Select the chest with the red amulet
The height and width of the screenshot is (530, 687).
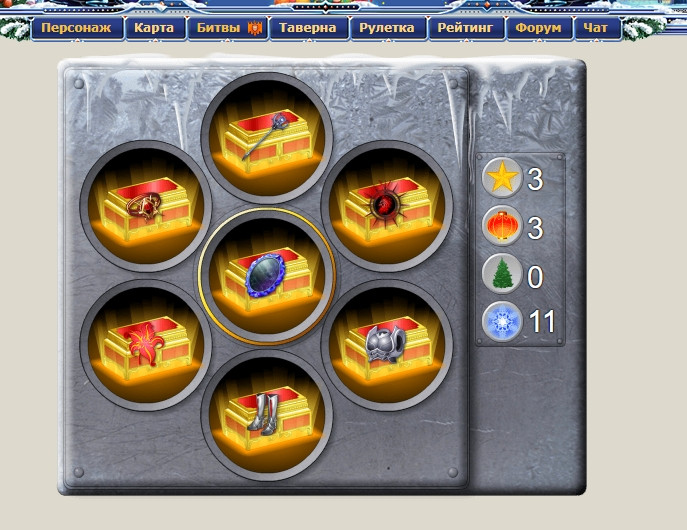tap(142, 206)
